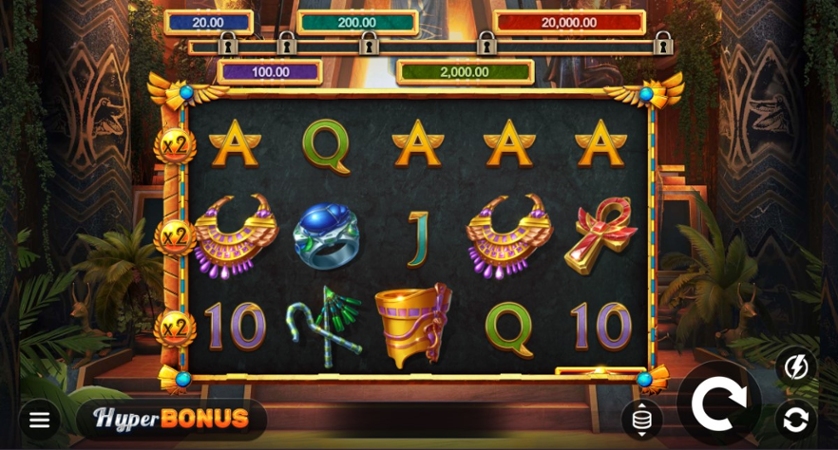Toggle the lightning bolt turbo mode
This screenshot has width=838, height=450.
(796, 367)
